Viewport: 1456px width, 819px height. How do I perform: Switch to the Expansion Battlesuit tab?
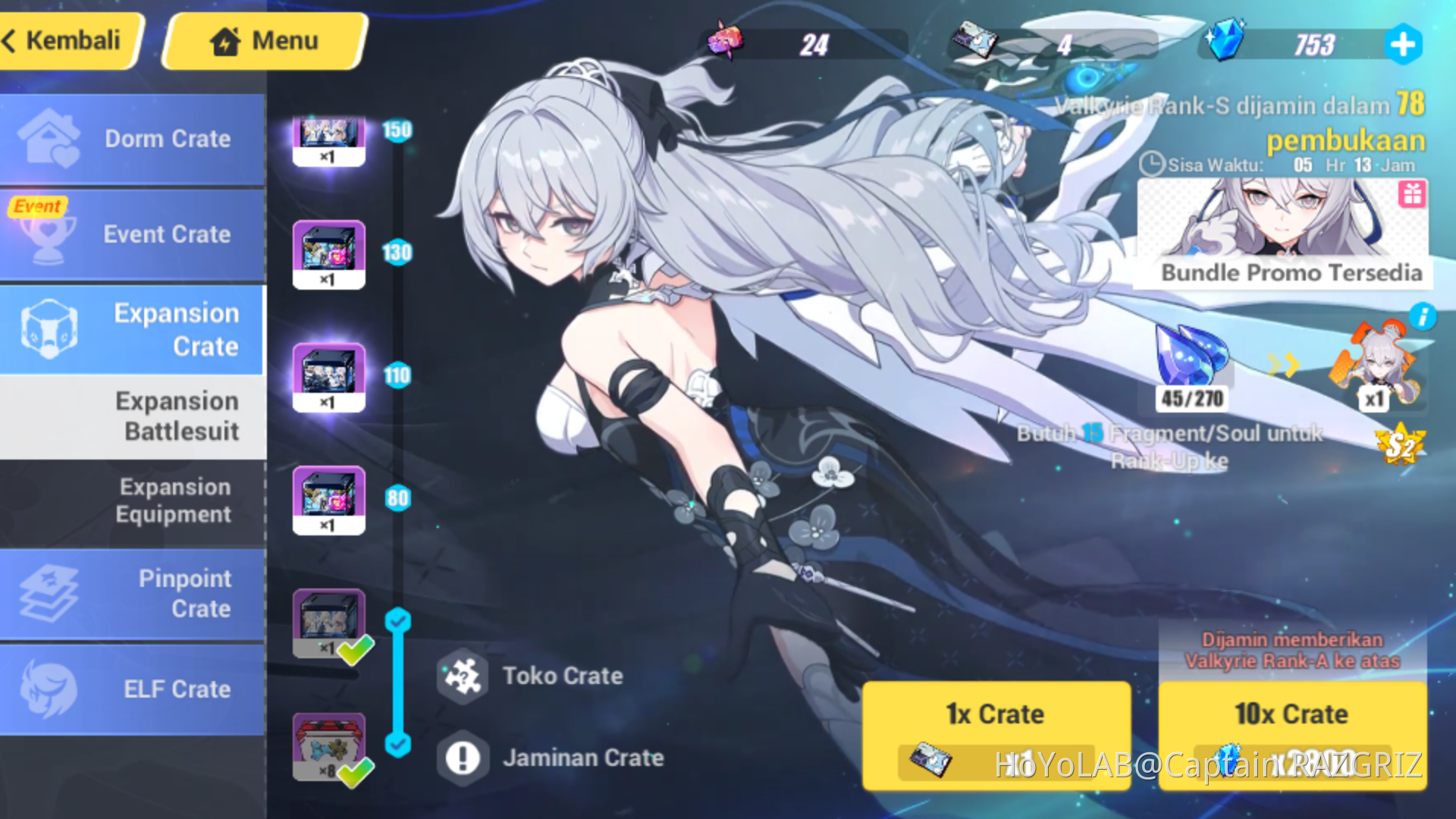178,416
